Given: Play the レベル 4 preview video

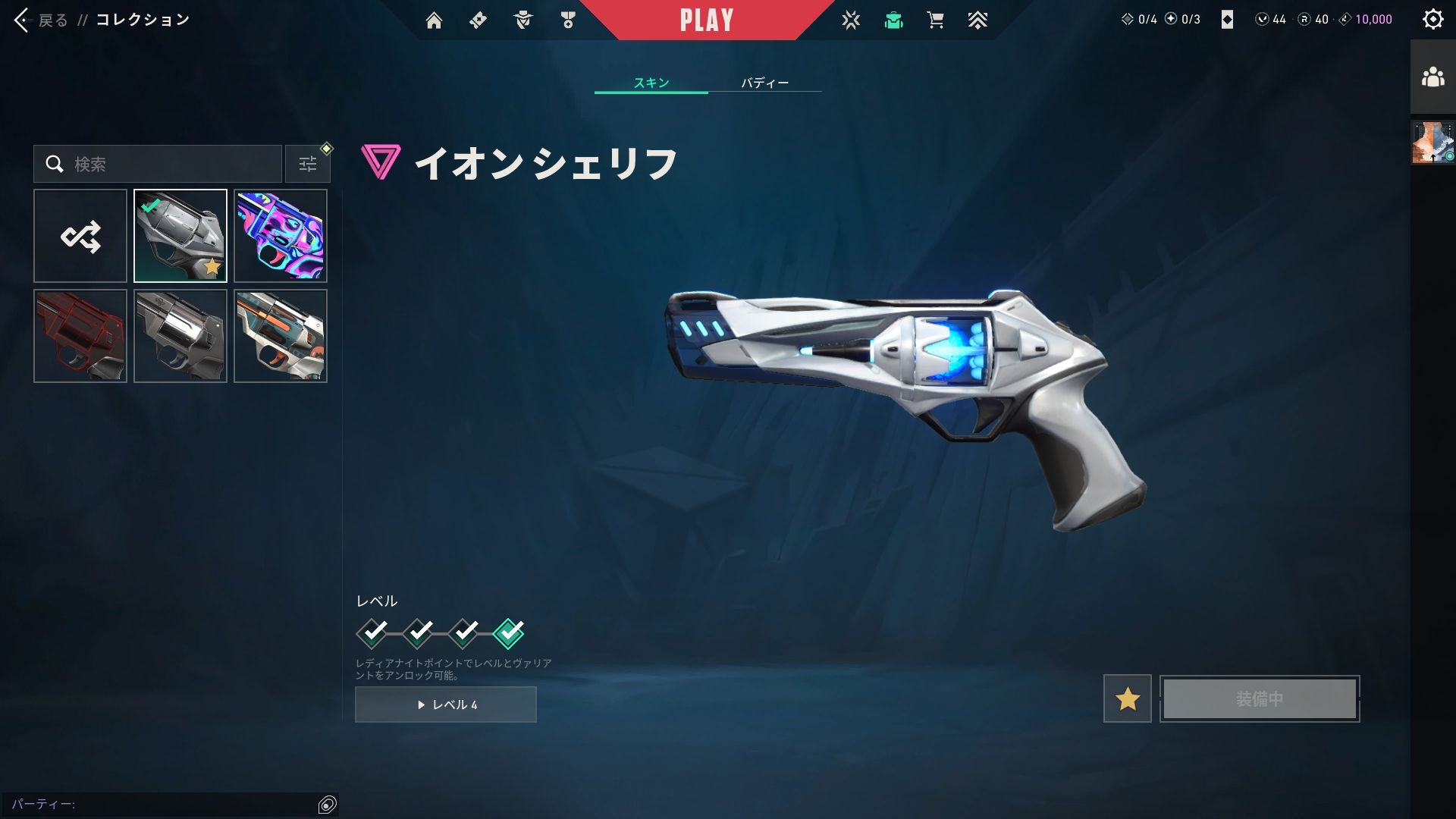Looking at the screenshot, I should pos(446,704).
